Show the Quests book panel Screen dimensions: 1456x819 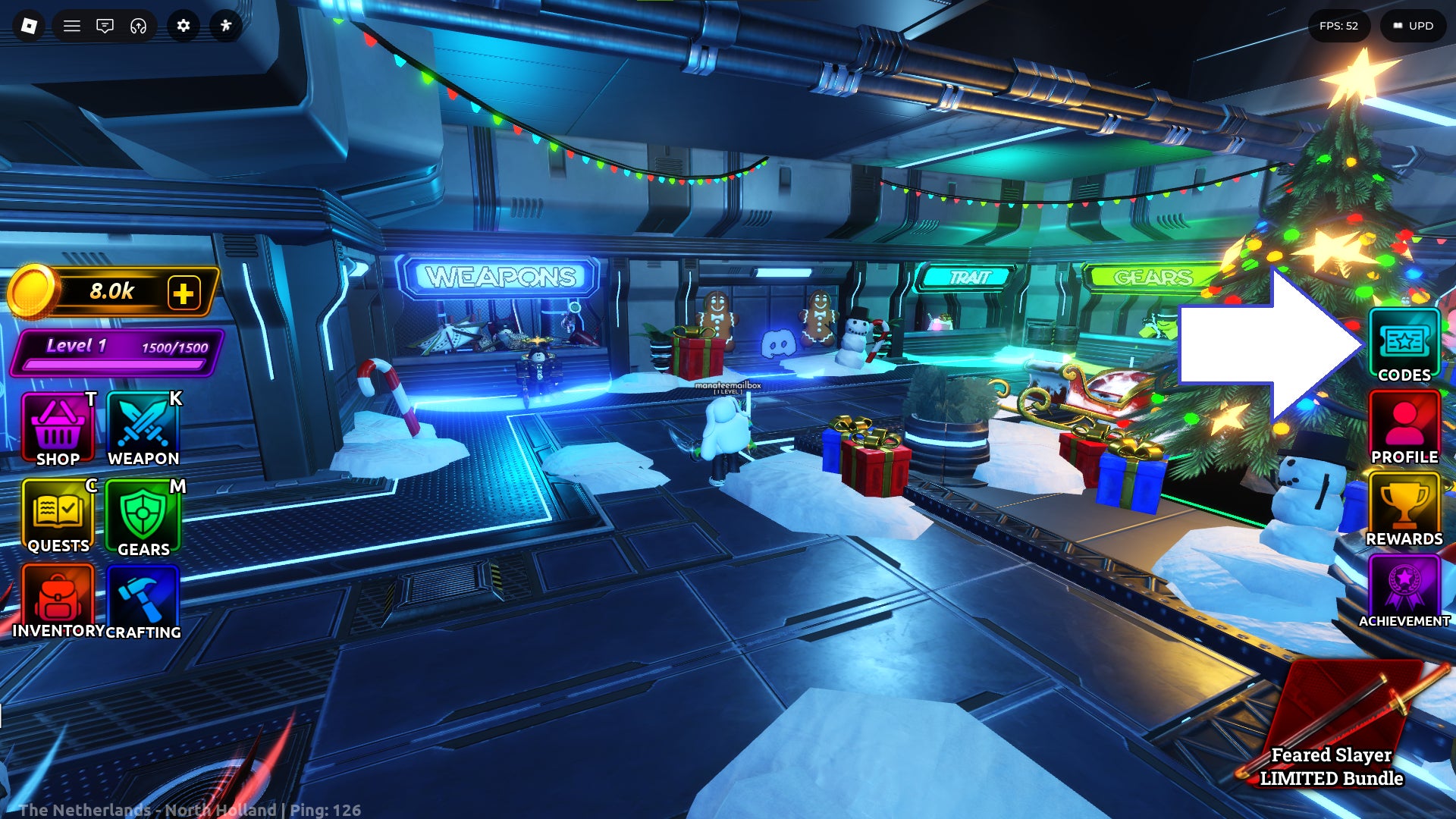[x=58, y=516]
